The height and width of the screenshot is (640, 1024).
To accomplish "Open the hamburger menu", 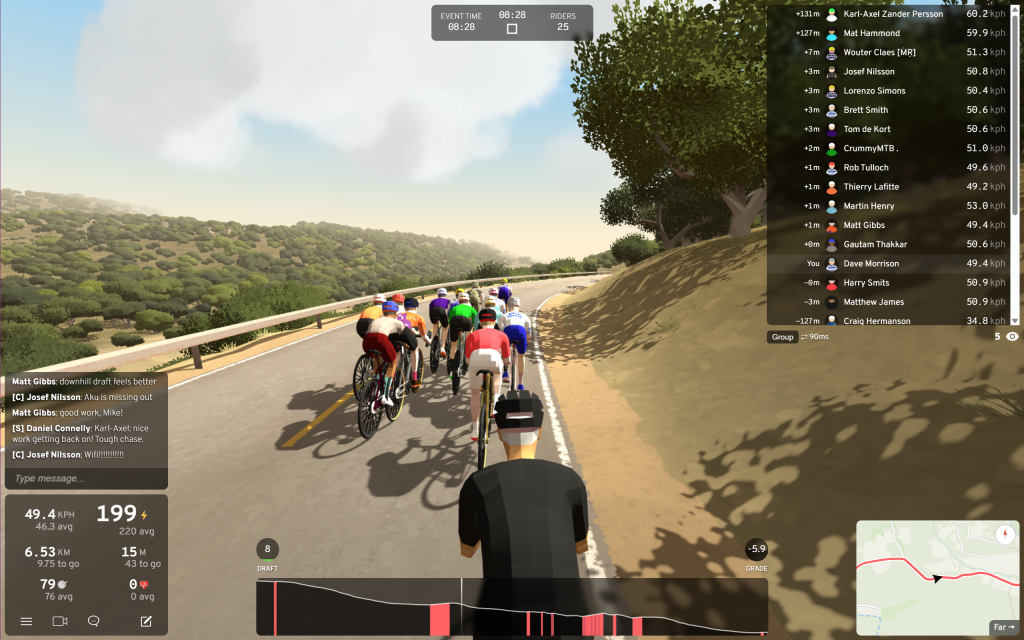I will point(27,621).
